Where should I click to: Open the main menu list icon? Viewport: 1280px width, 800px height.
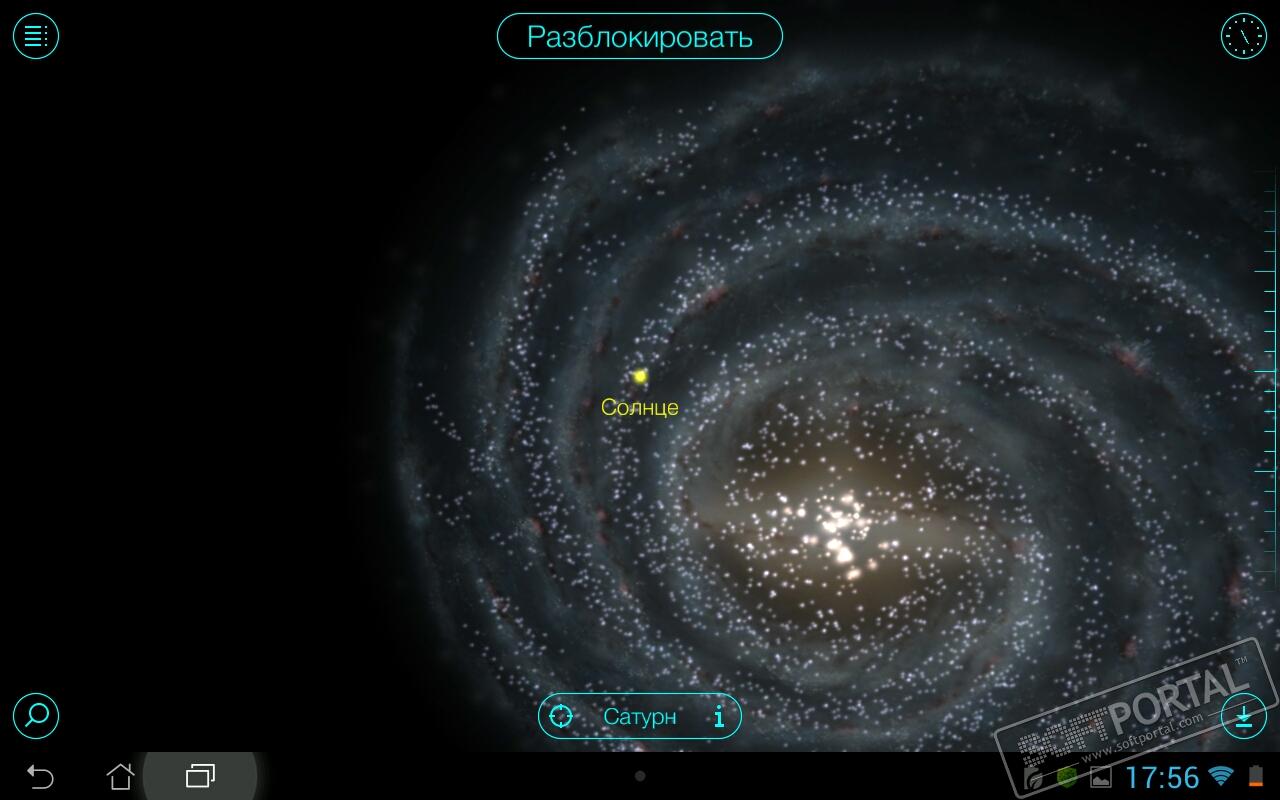36,36
